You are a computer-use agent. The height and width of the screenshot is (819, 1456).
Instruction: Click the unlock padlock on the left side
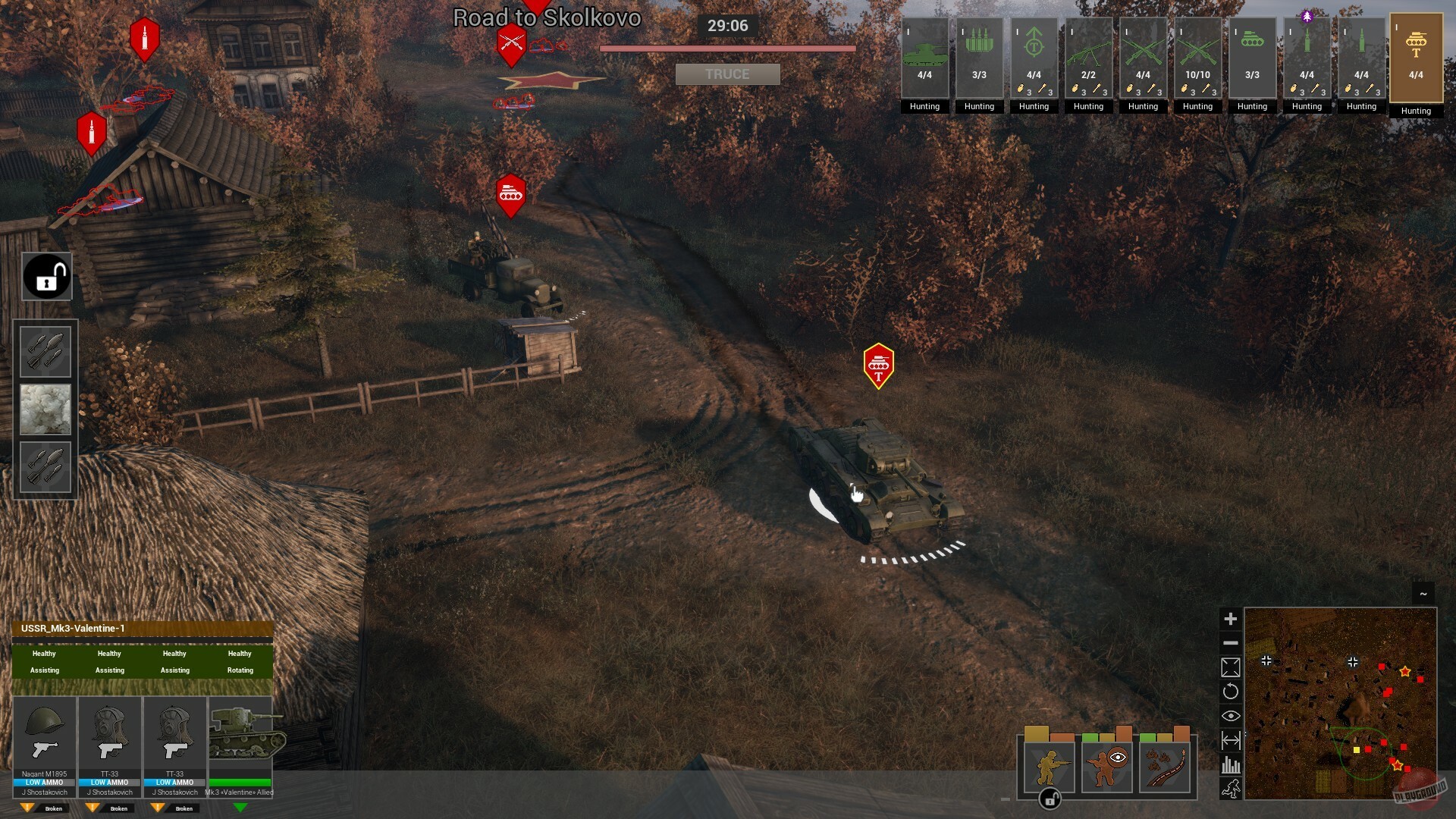pyautogui.click(x=45, y=275)
